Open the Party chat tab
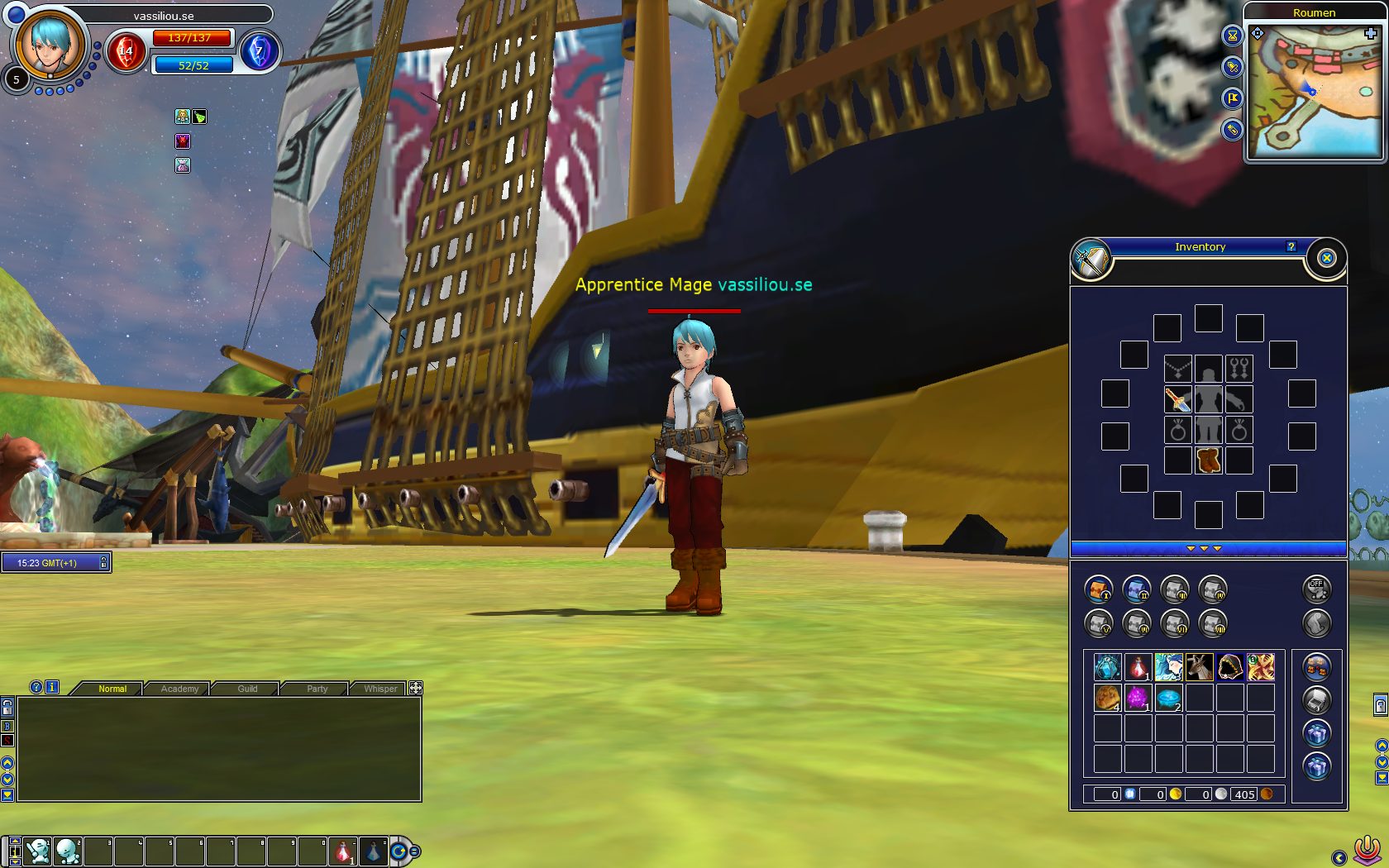Viewport: 1389px width, 868px height. 317,689
